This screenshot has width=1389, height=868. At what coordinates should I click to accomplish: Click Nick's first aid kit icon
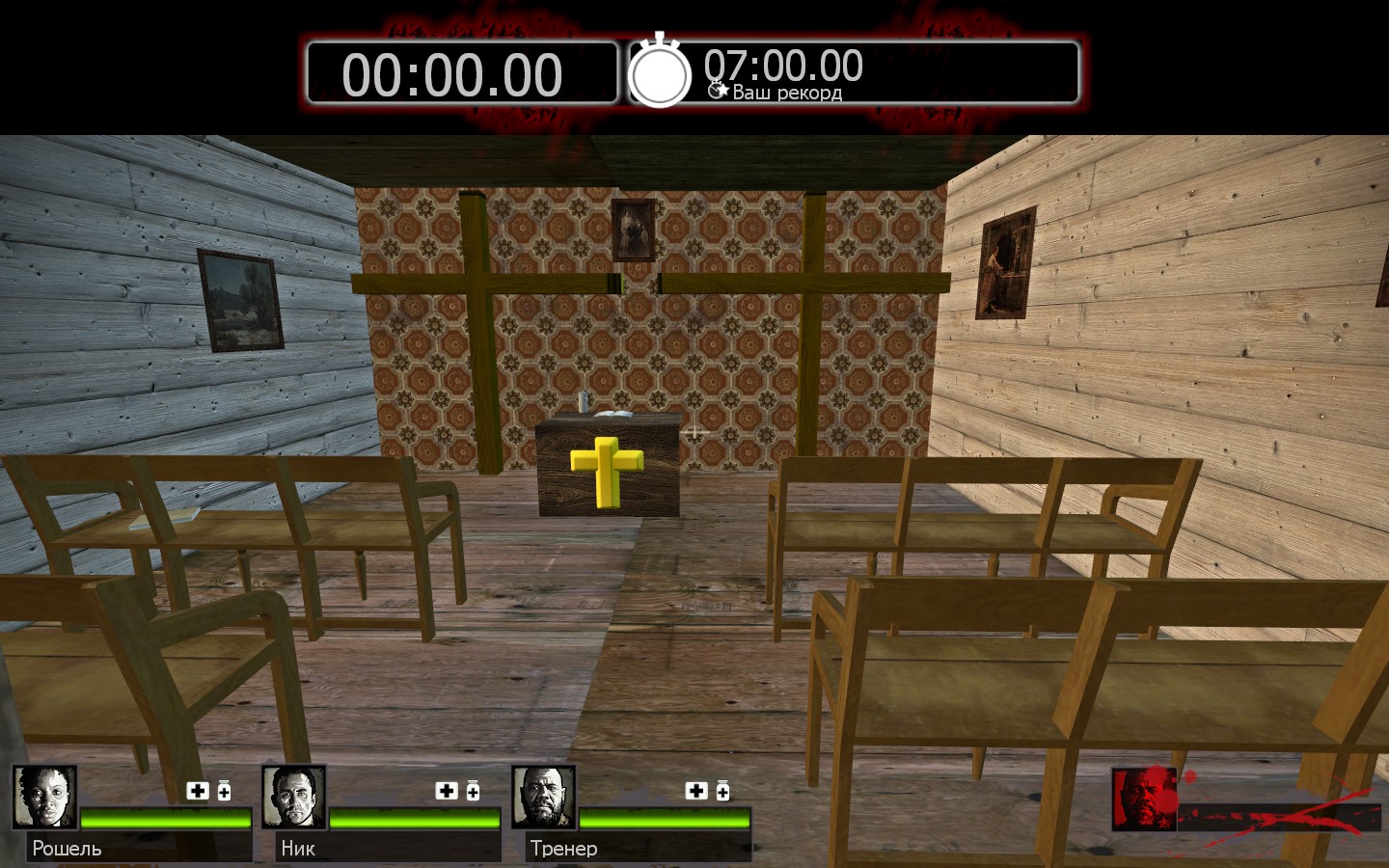point(447,791)
